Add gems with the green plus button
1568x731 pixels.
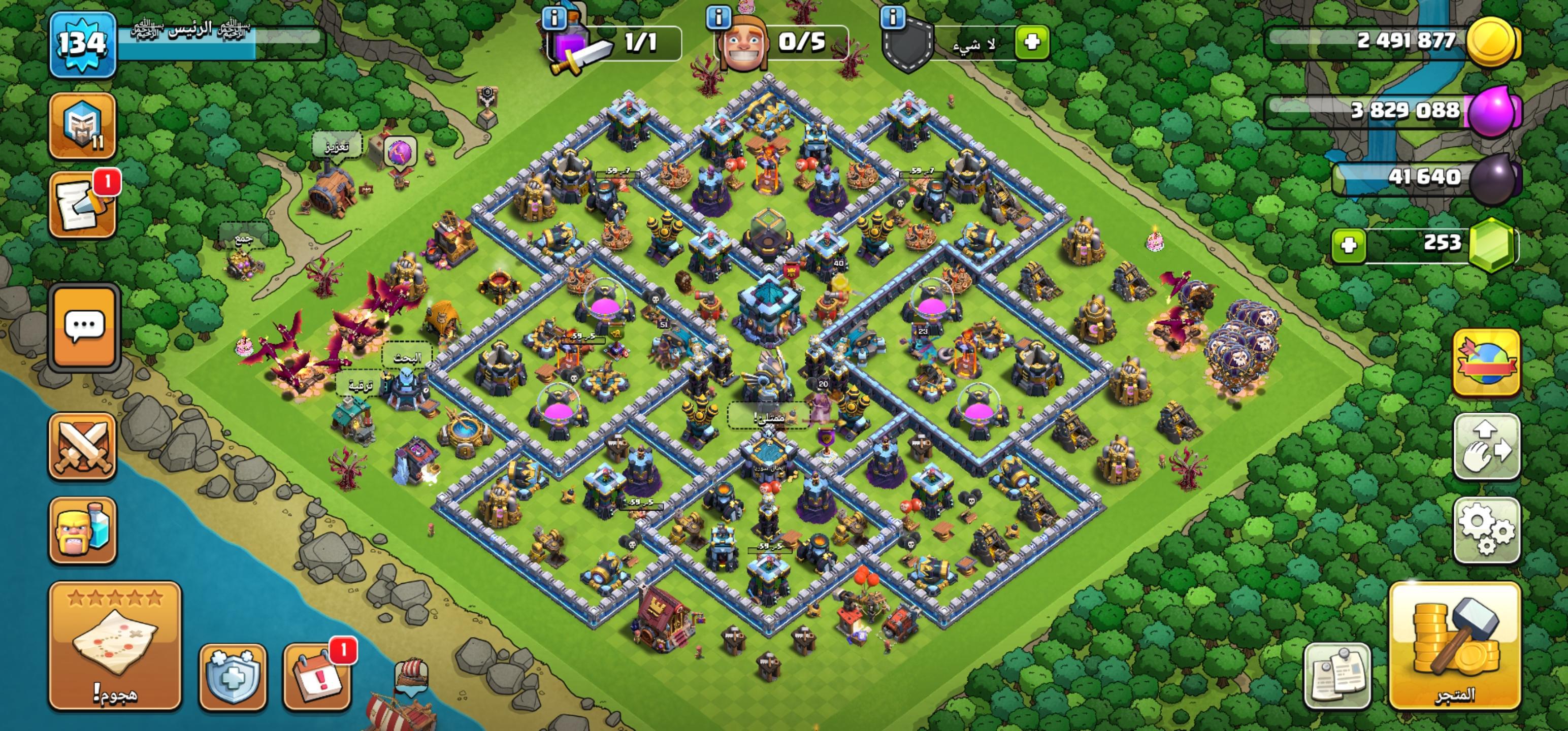[1348, 245]
